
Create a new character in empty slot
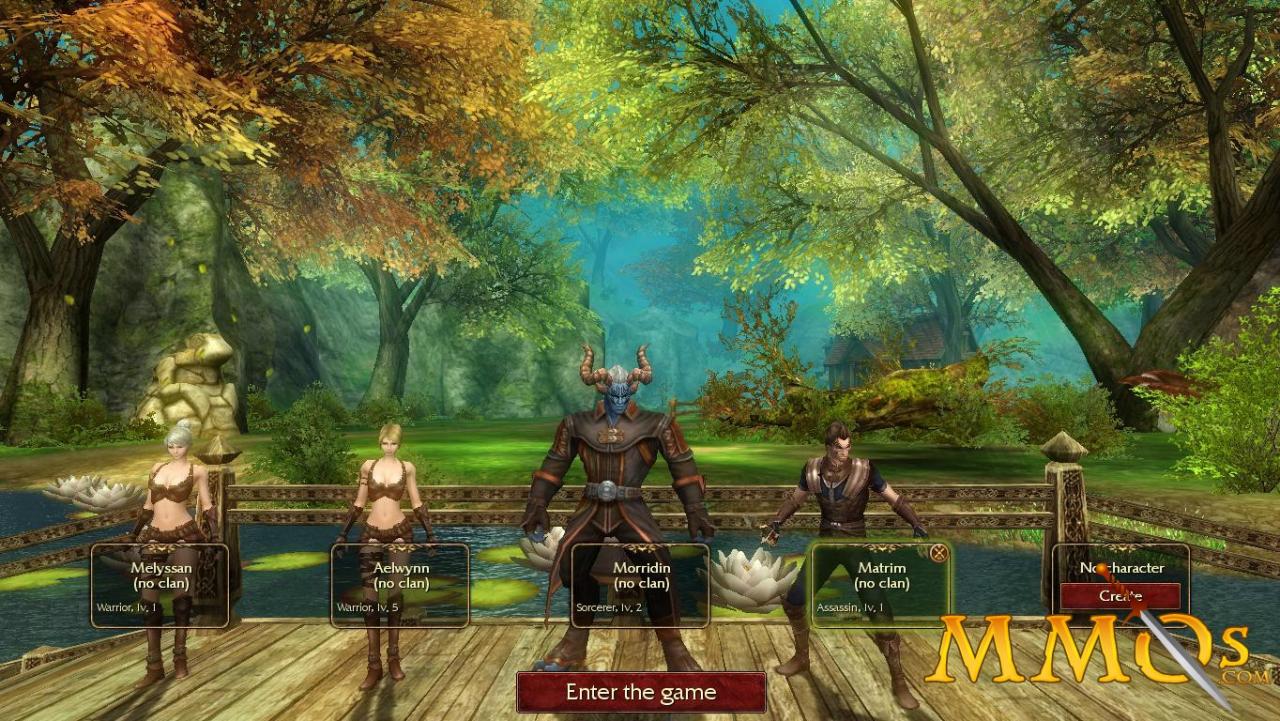1120,596
